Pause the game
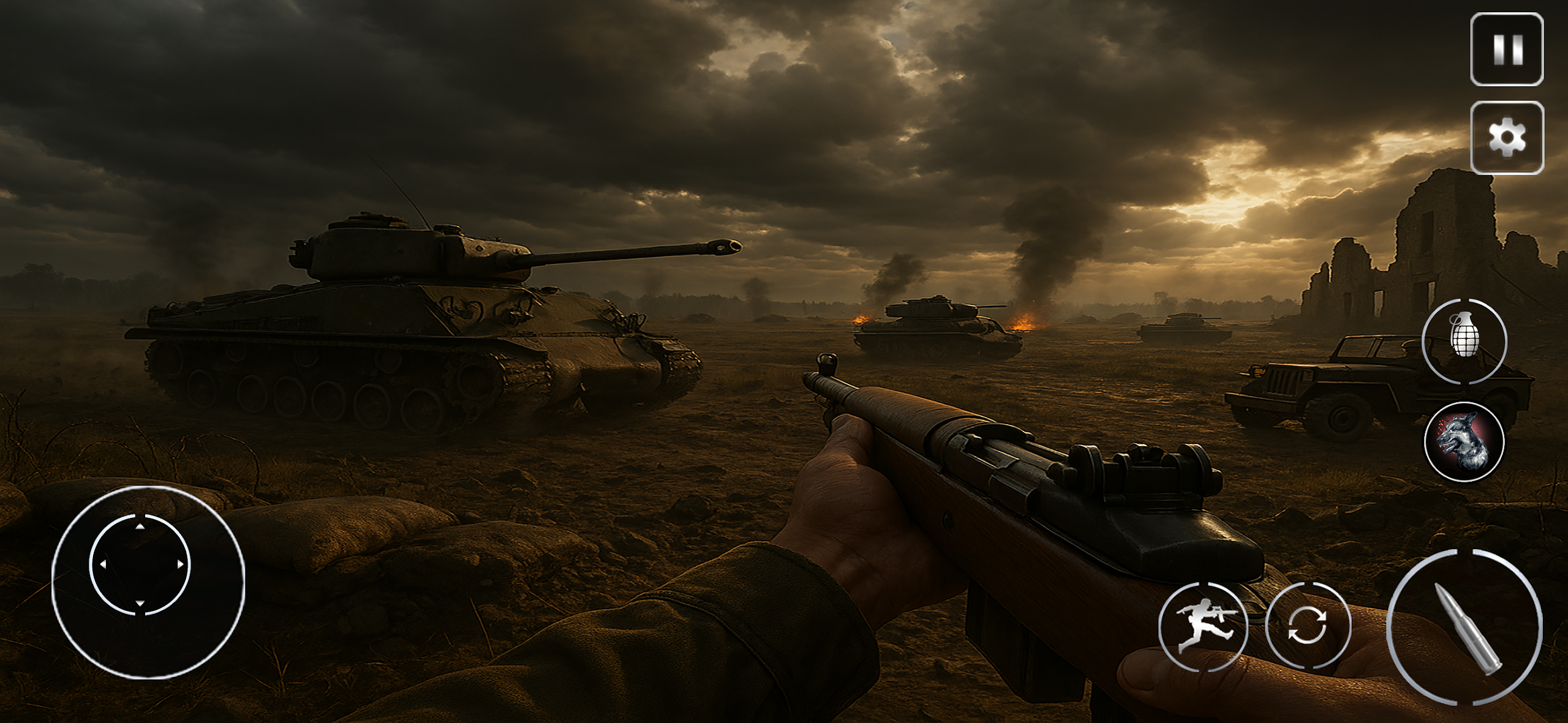 point(1507,49)
